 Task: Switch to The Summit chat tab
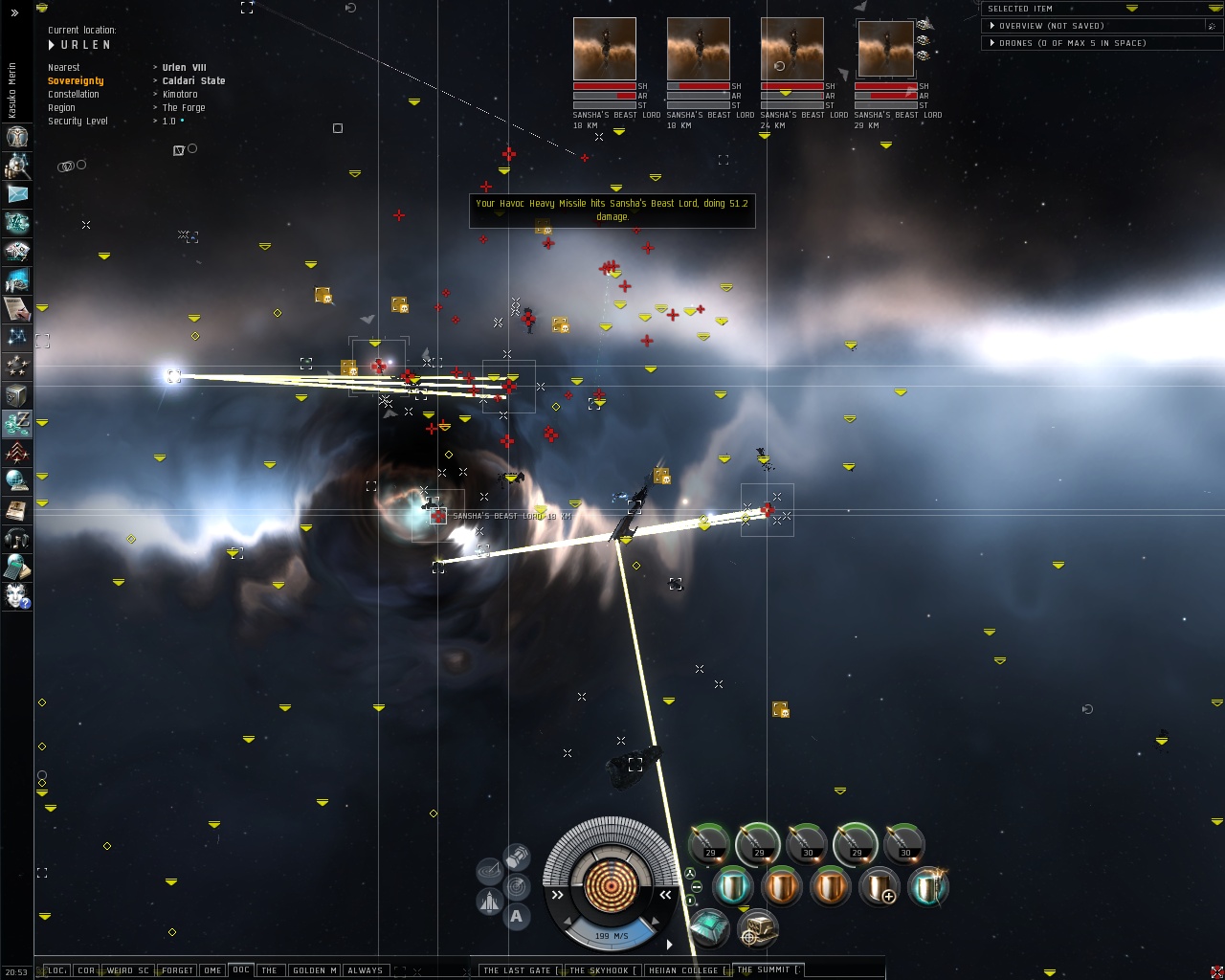pos(765,969)
